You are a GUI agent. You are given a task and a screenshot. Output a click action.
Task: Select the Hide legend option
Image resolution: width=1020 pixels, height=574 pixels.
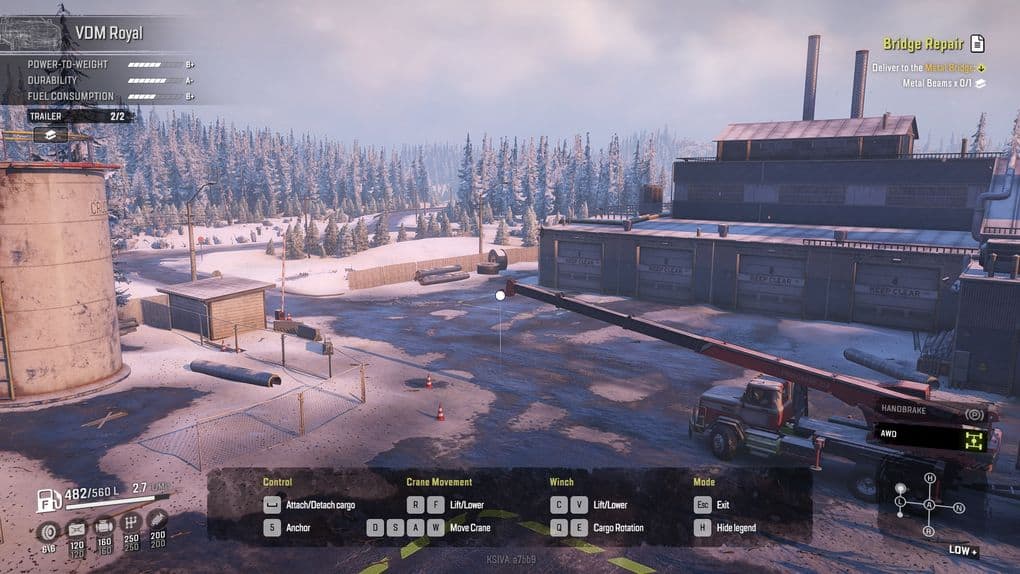click(736, 528)
